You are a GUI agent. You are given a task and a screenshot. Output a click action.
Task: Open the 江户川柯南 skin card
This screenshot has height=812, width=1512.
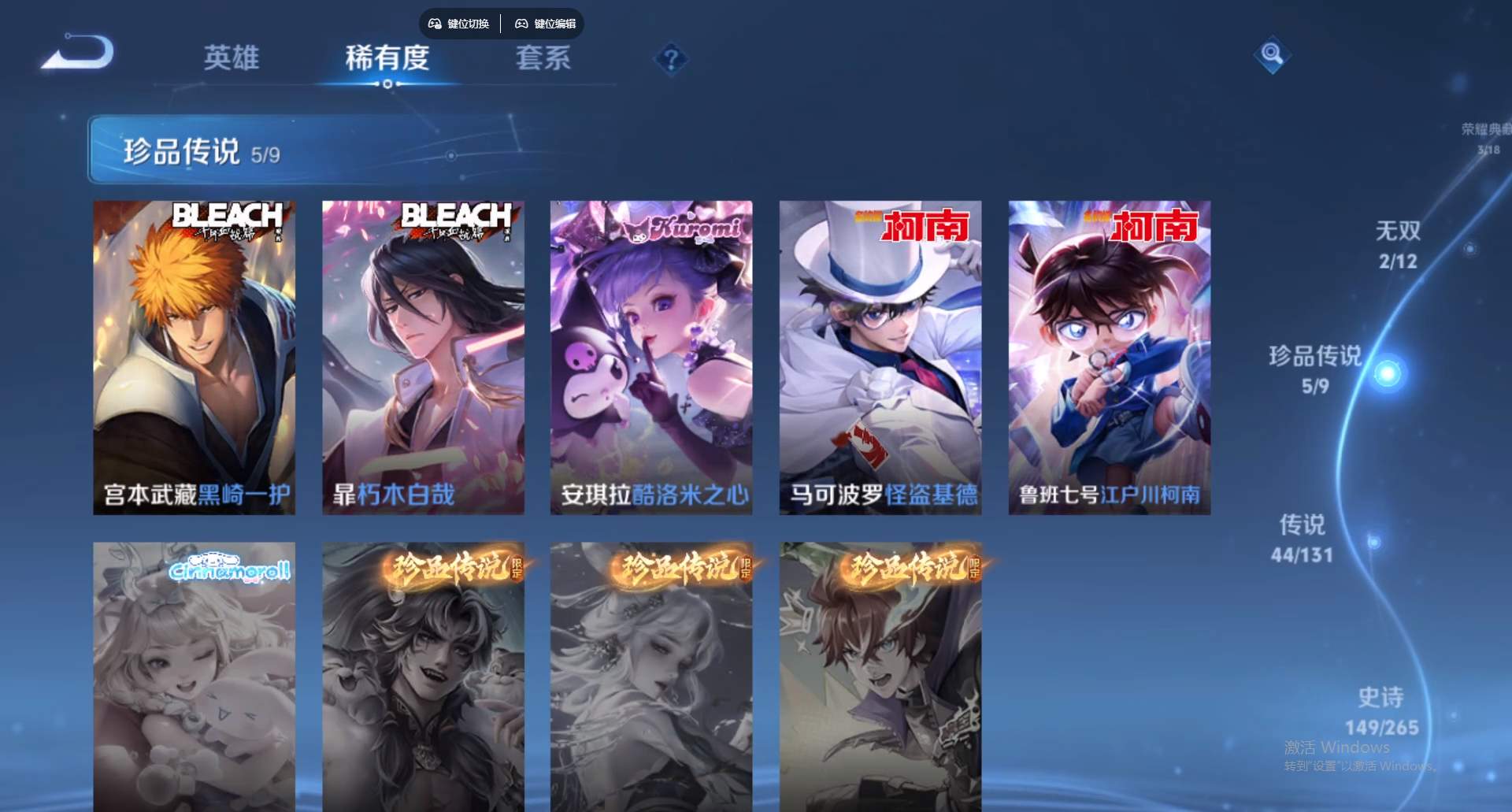(x=1108, y=354)
